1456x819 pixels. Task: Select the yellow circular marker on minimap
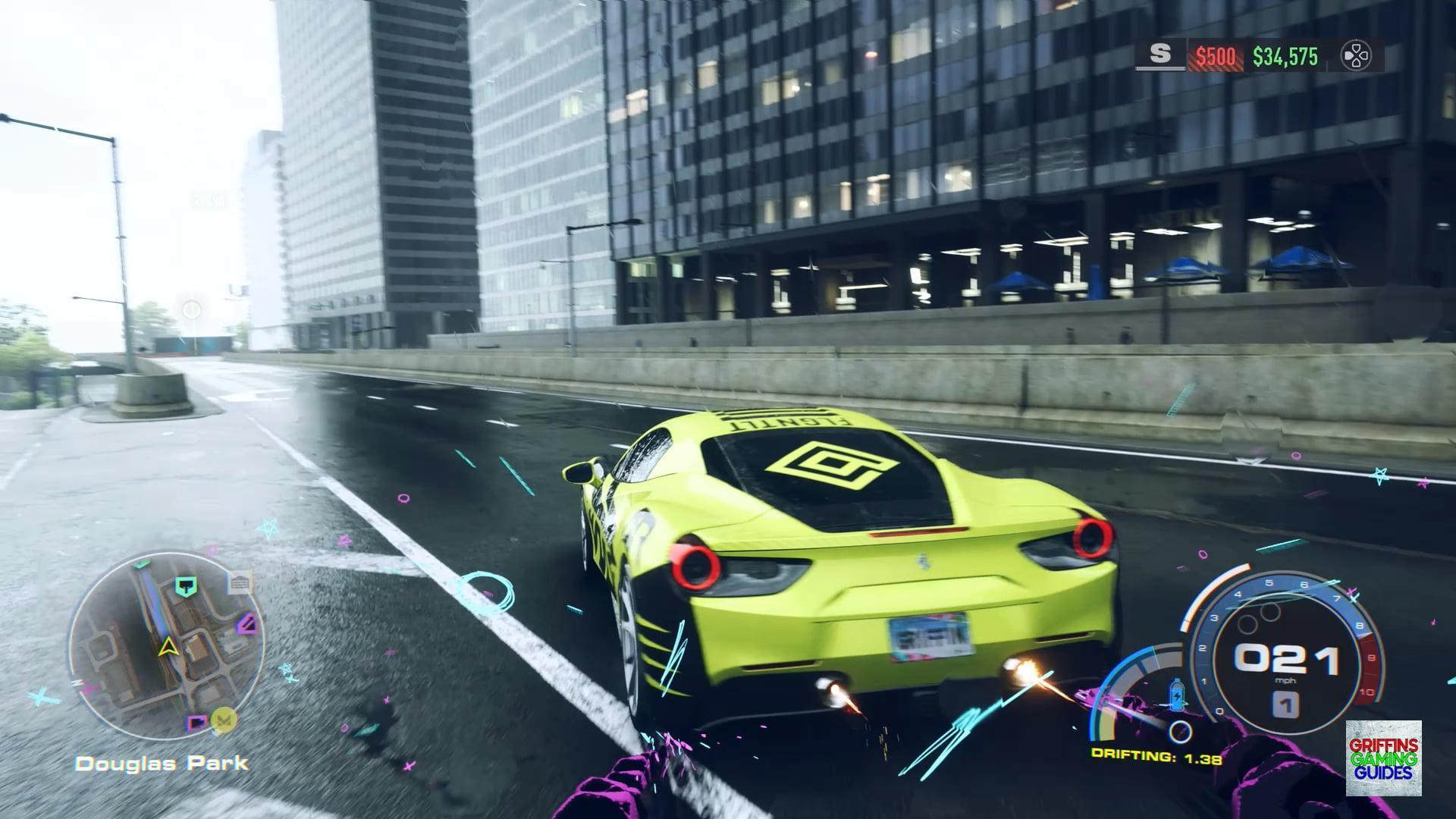coord(224,717)
